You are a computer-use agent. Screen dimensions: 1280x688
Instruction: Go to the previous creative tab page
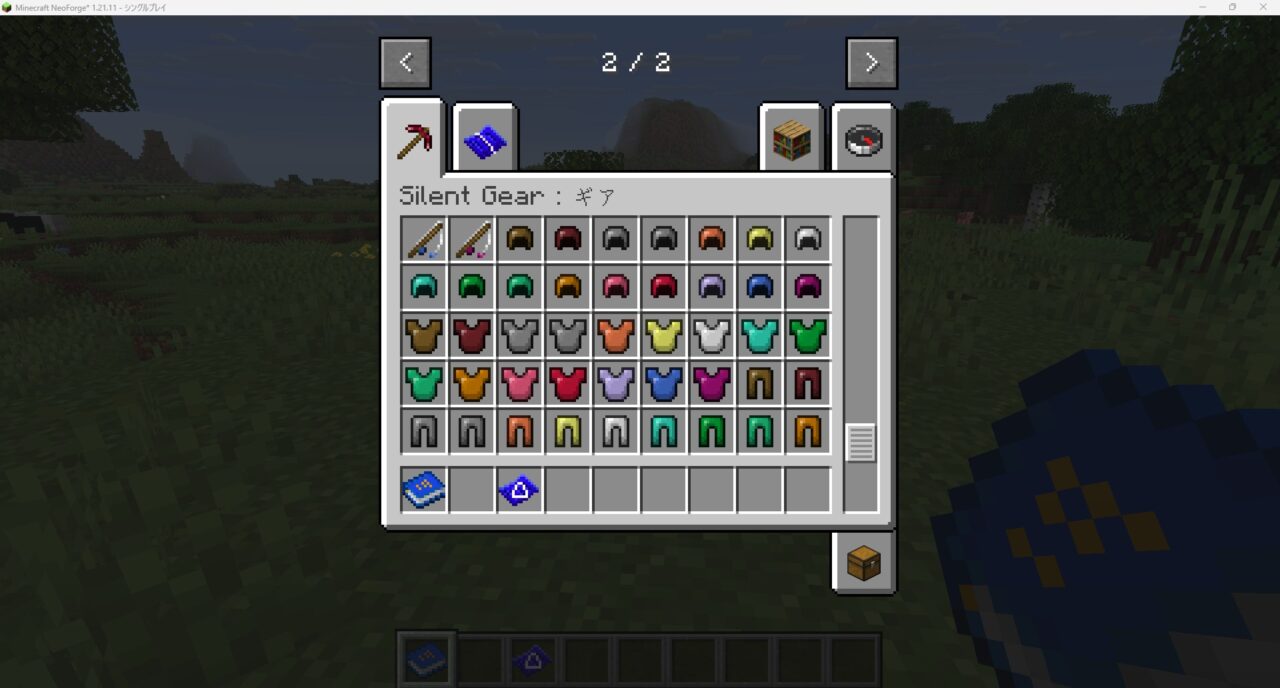[405, 63]
